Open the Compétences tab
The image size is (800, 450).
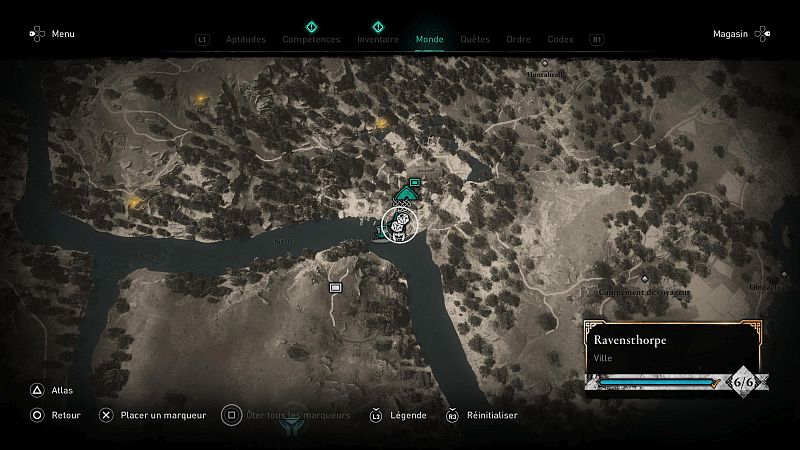(x=311, y=40)
